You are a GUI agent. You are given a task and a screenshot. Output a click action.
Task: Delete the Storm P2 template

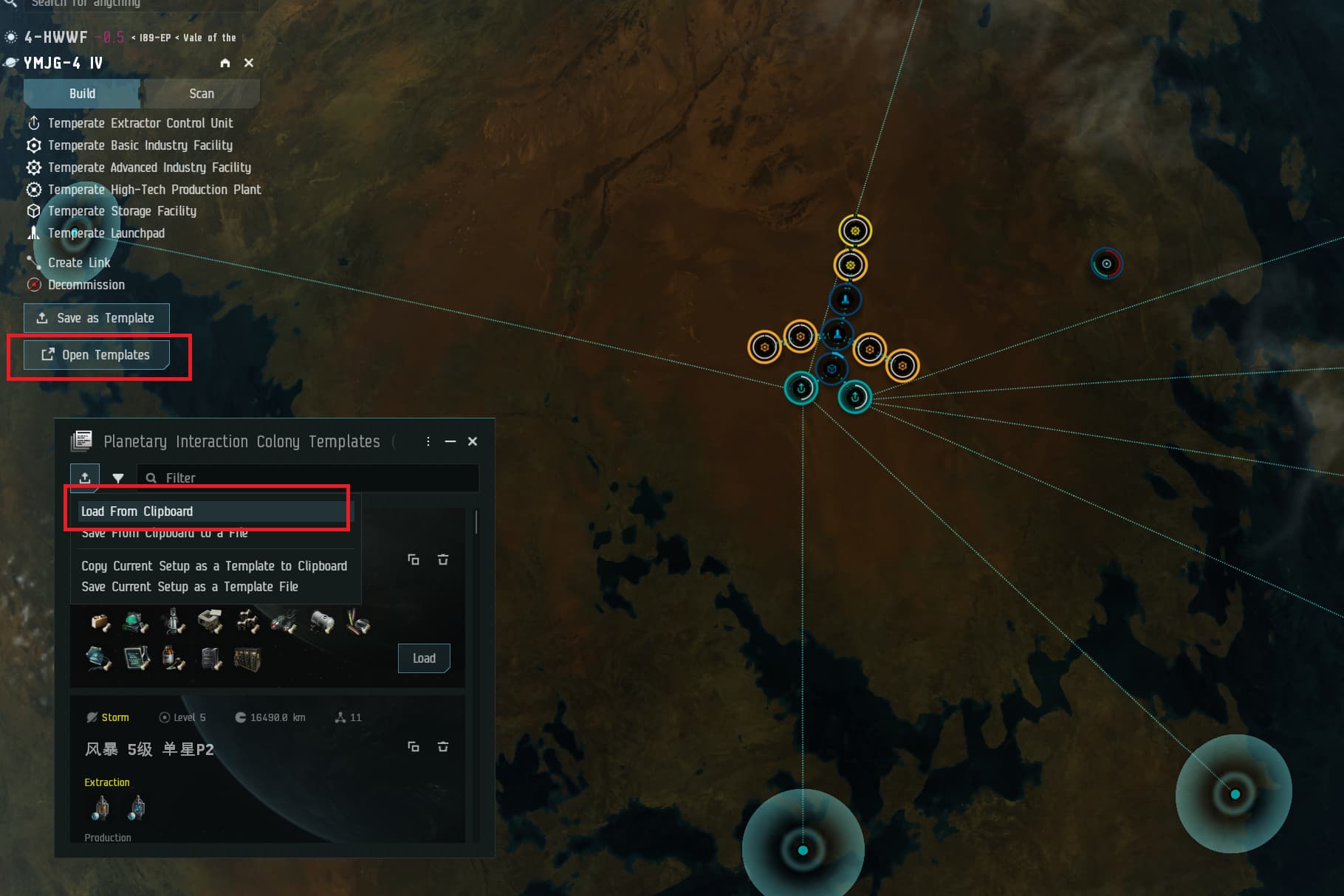[443, 747]
